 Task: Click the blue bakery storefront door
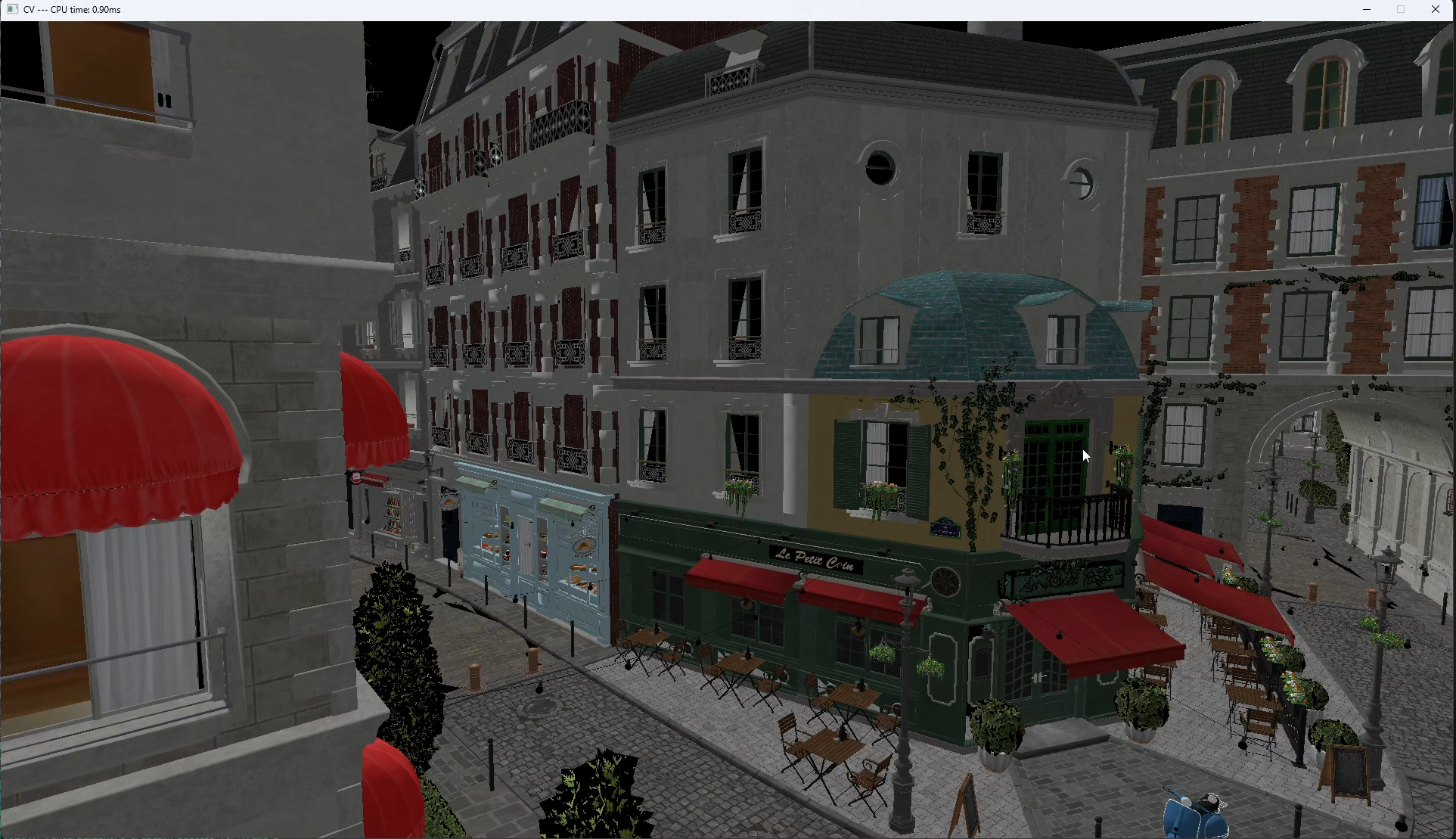click(x=526, y=545)
